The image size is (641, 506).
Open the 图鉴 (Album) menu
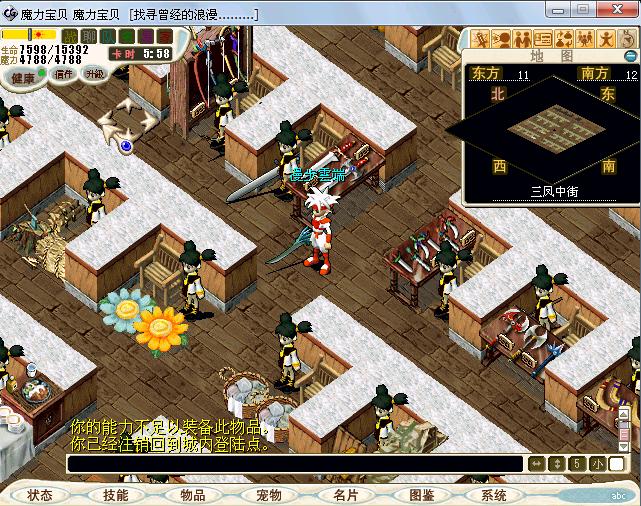coord(421,495)
